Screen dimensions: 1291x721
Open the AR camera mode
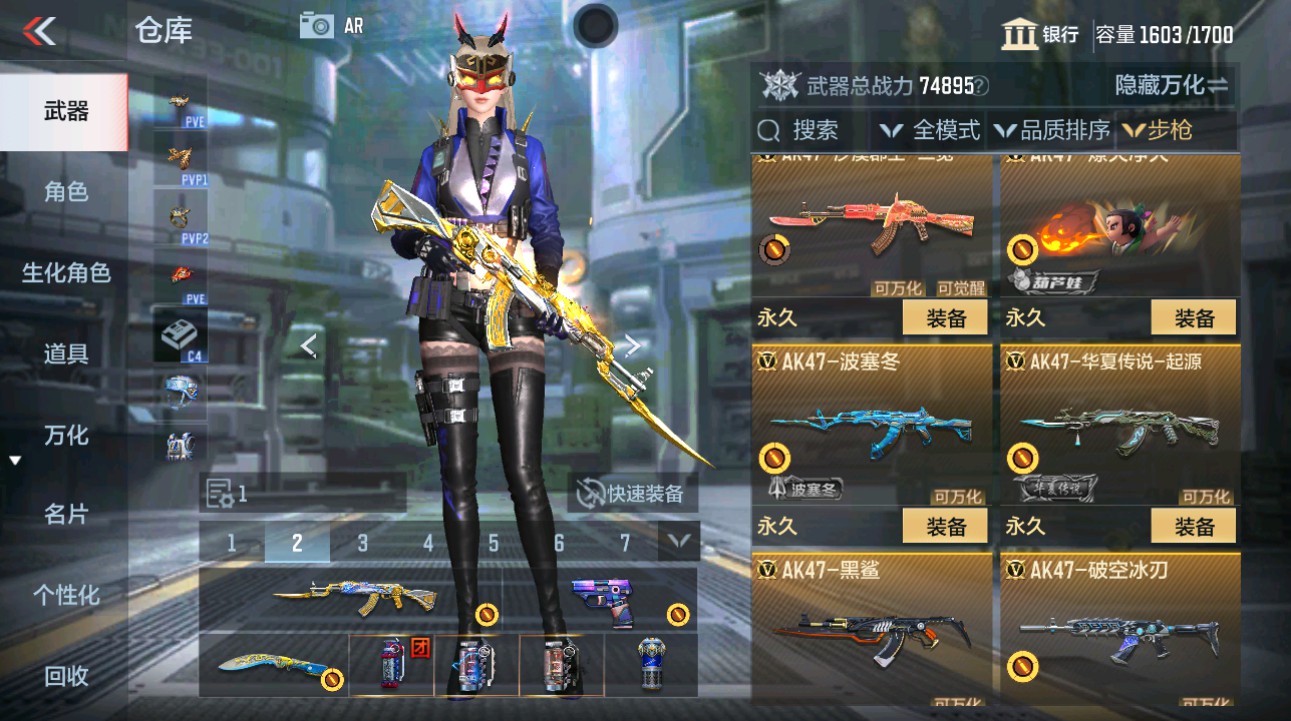(317, 26)
